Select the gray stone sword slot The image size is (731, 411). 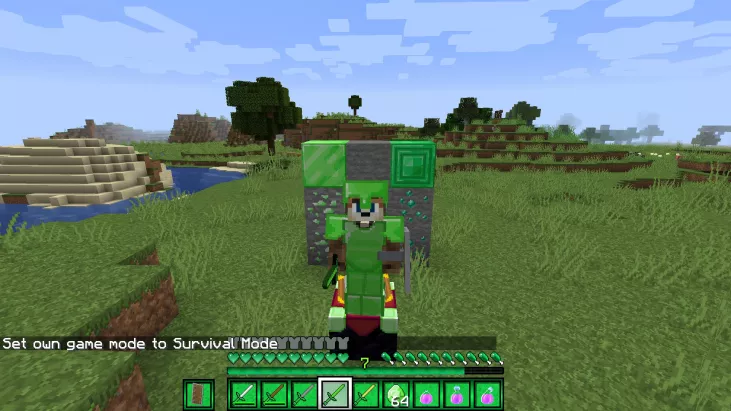[303, 395]
